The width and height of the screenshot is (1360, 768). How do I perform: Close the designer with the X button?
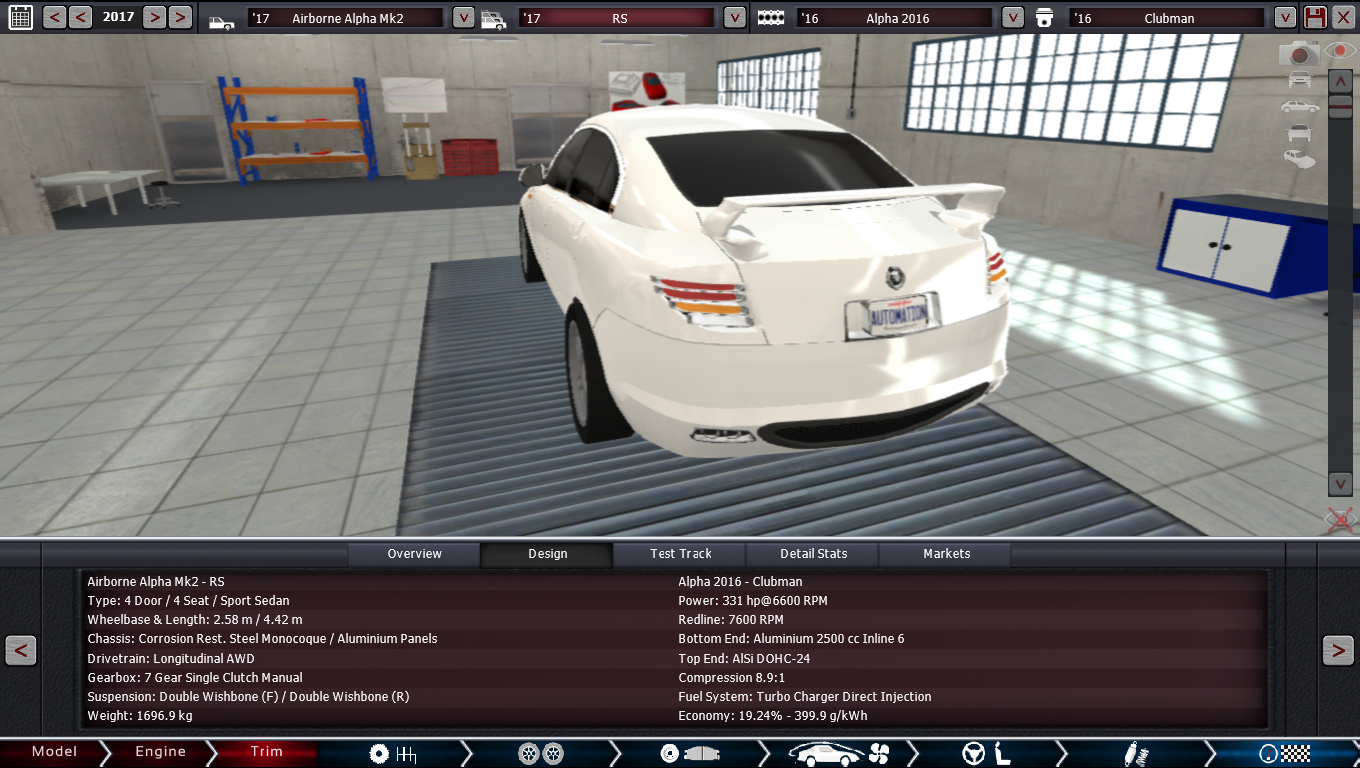(x=1343, y=17)
